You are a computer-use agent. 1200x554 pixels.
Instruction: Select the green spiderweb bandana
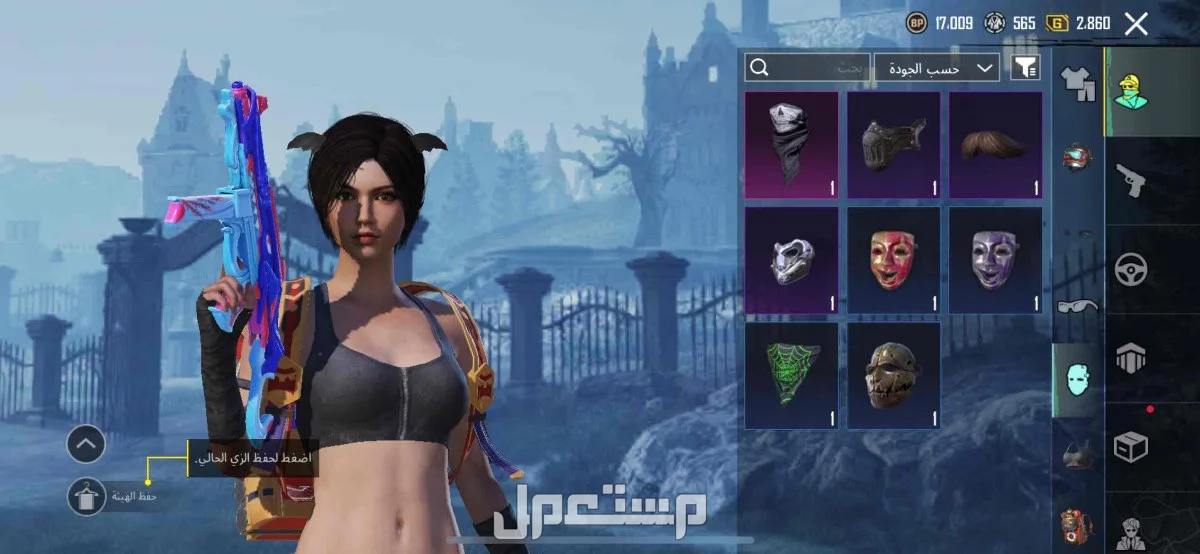(x=791, y=375)
